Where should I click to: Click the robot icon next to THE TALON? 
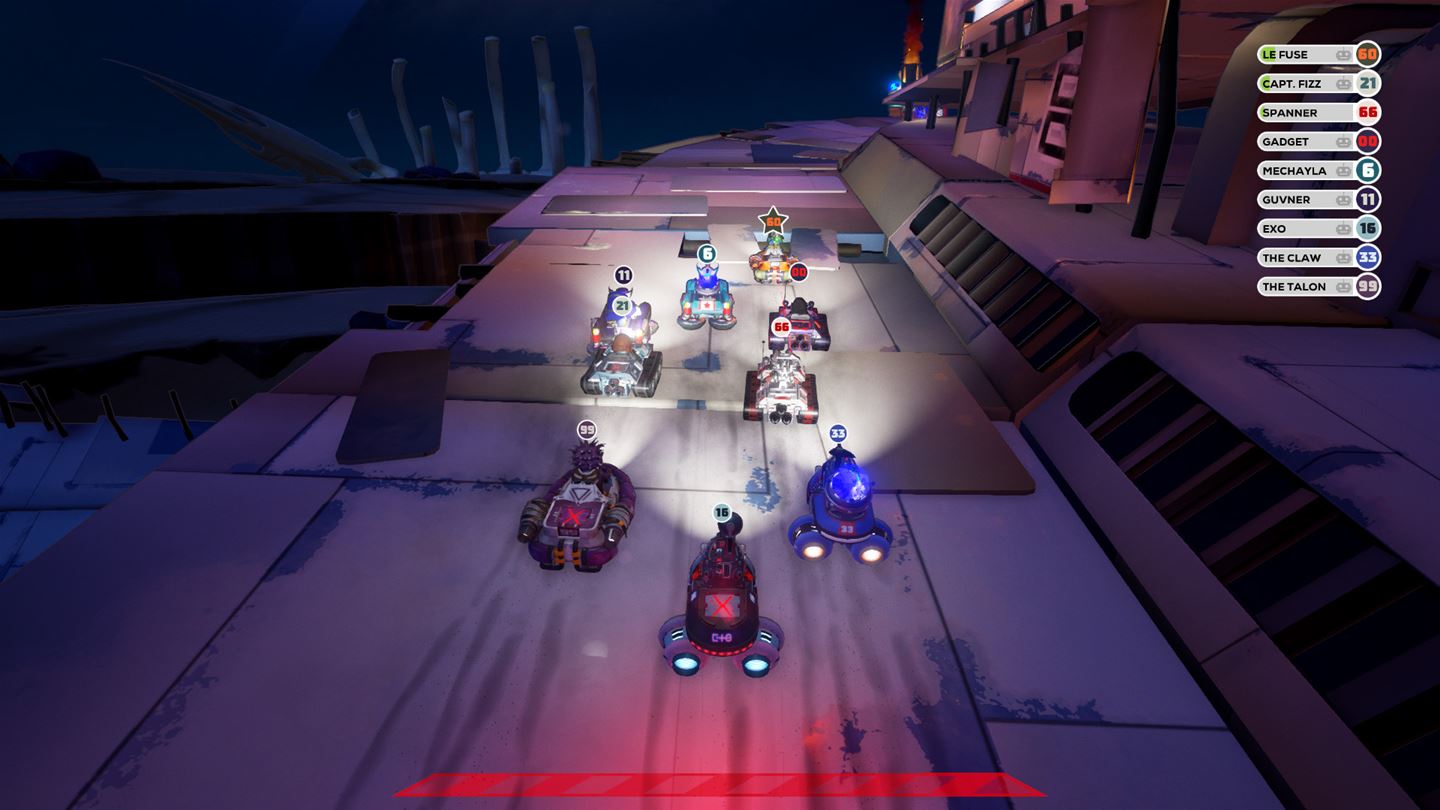1343,286
